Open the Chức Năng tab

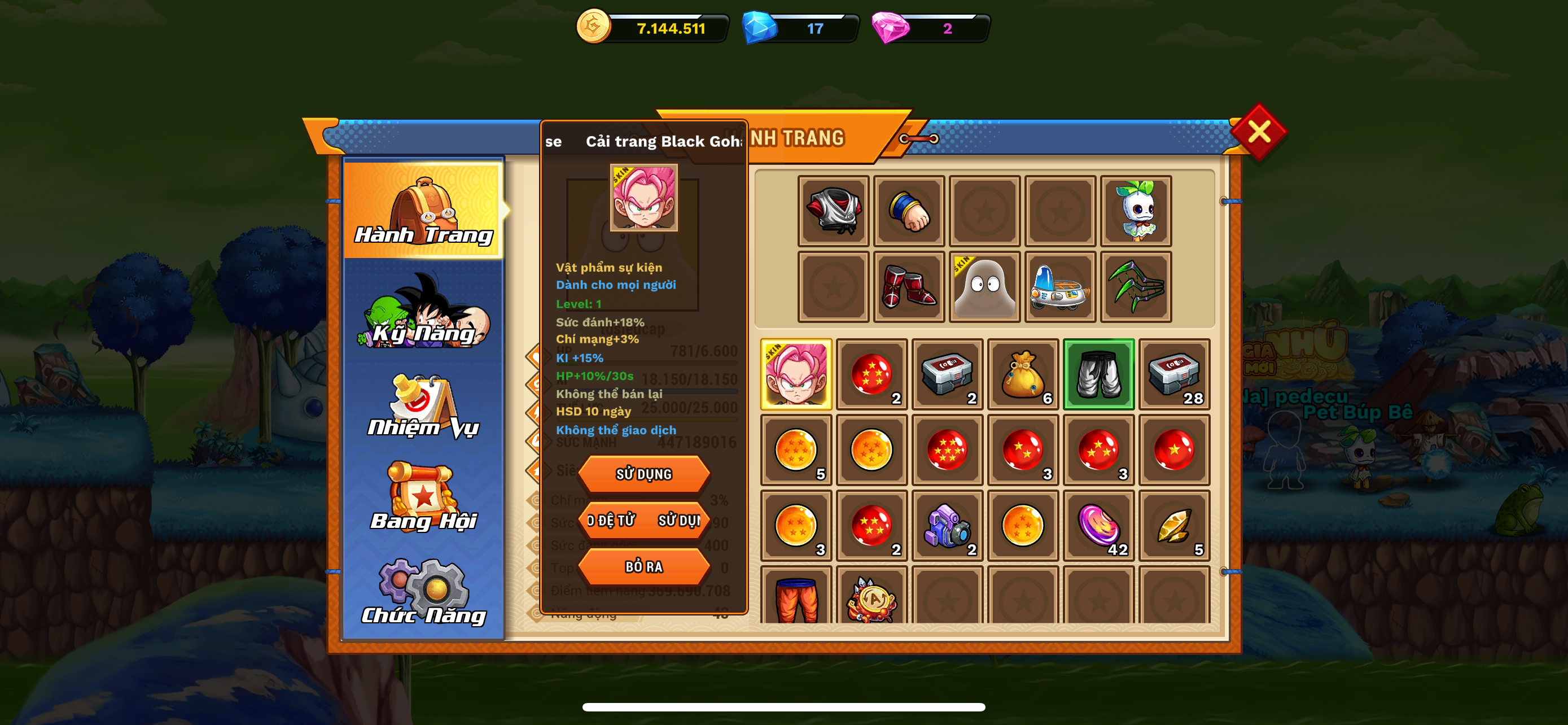(x=424, y=592)
